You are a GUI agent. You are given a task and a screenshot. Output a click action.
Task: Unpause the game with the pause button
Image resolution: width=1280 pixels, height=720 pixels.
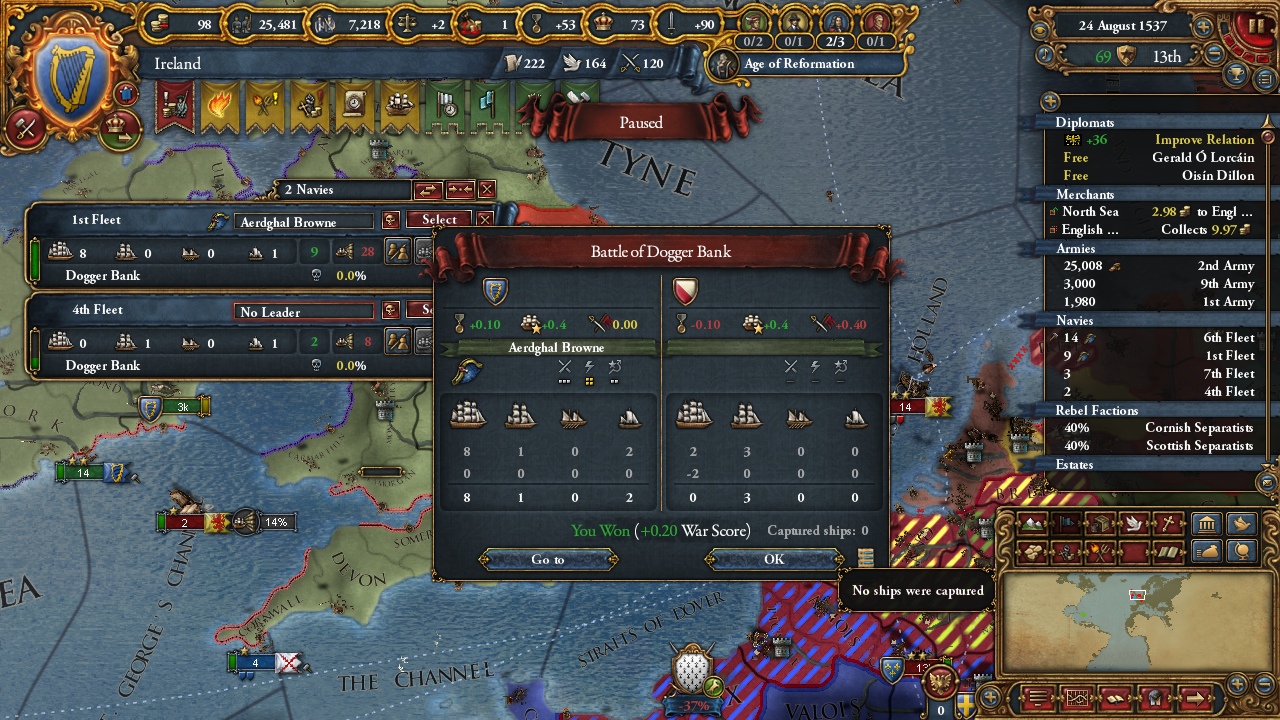click(1257, 28)
